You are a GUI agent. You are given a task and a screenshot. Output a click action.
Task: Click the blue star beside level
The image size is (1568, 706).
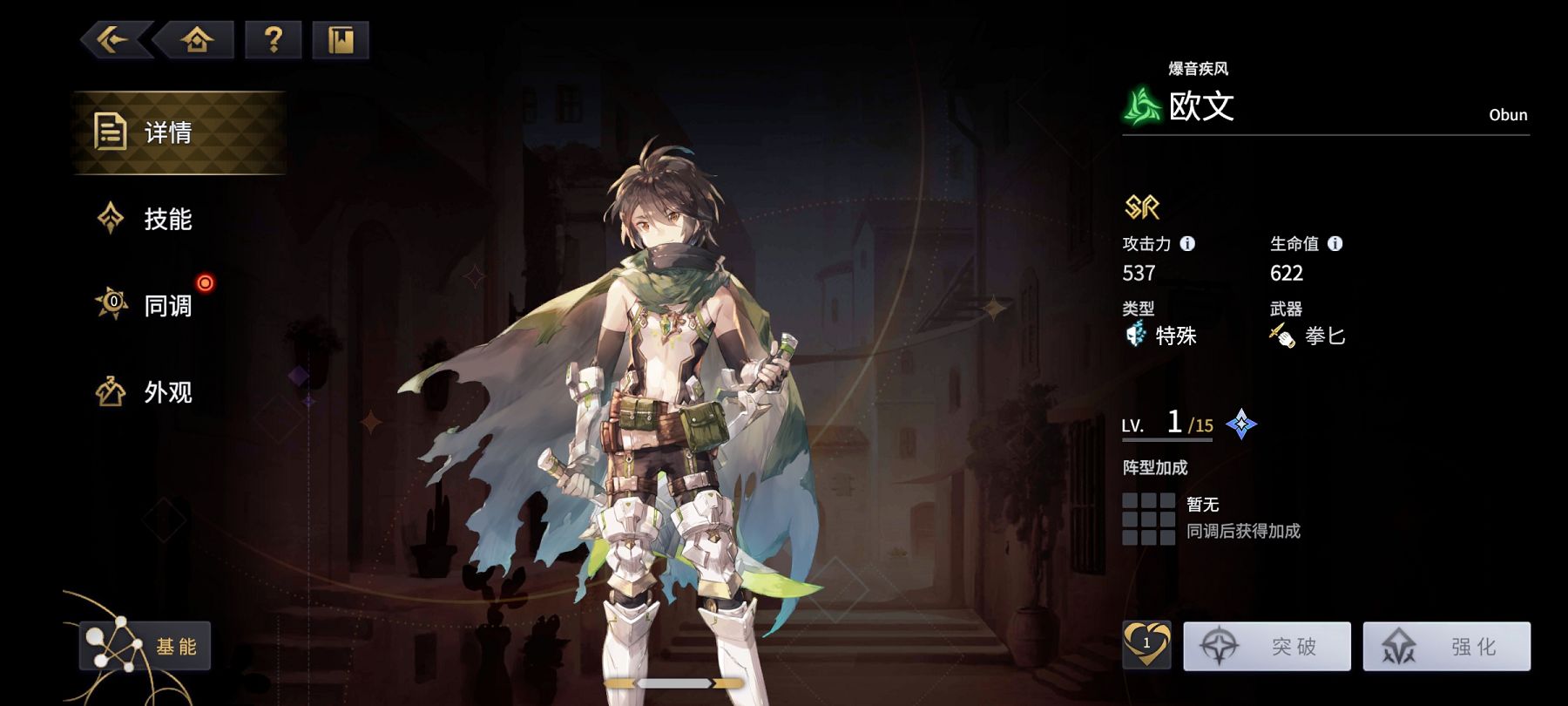tap(1241, 424)
